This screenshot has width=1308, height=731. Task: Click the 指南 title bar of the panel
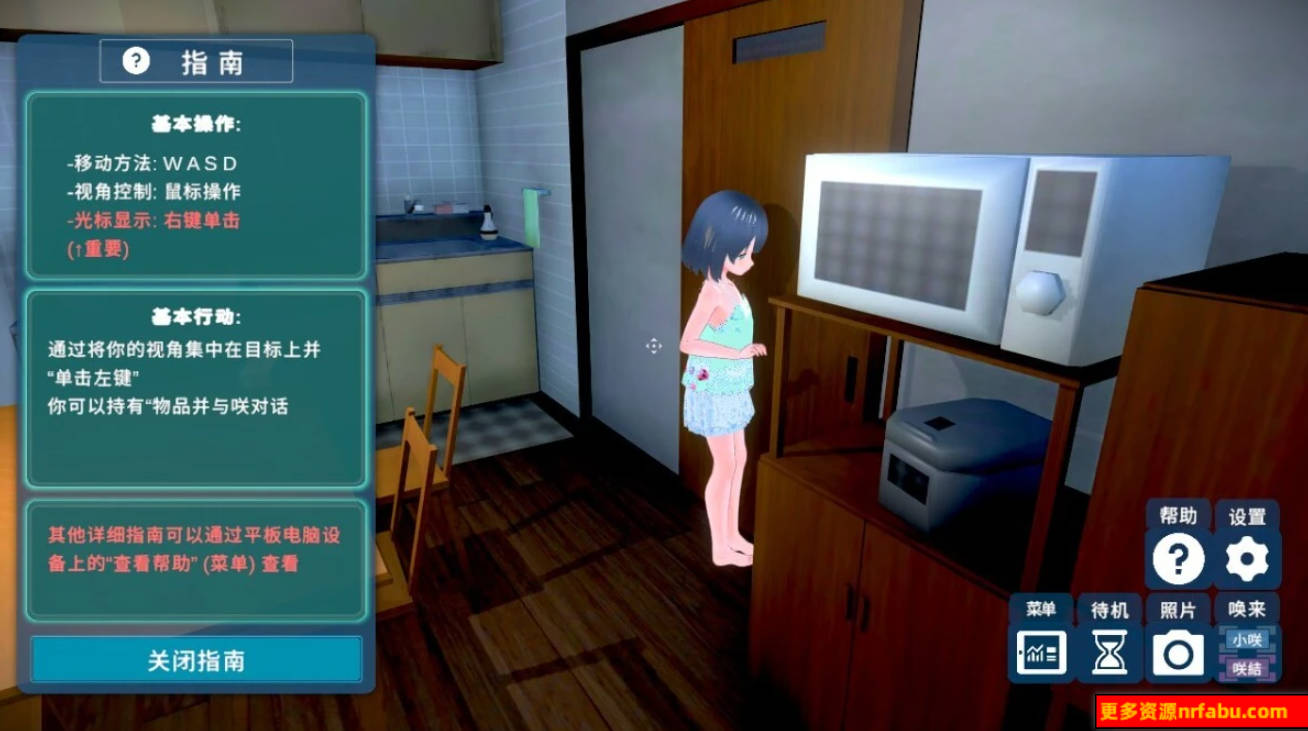click(196, 60)
